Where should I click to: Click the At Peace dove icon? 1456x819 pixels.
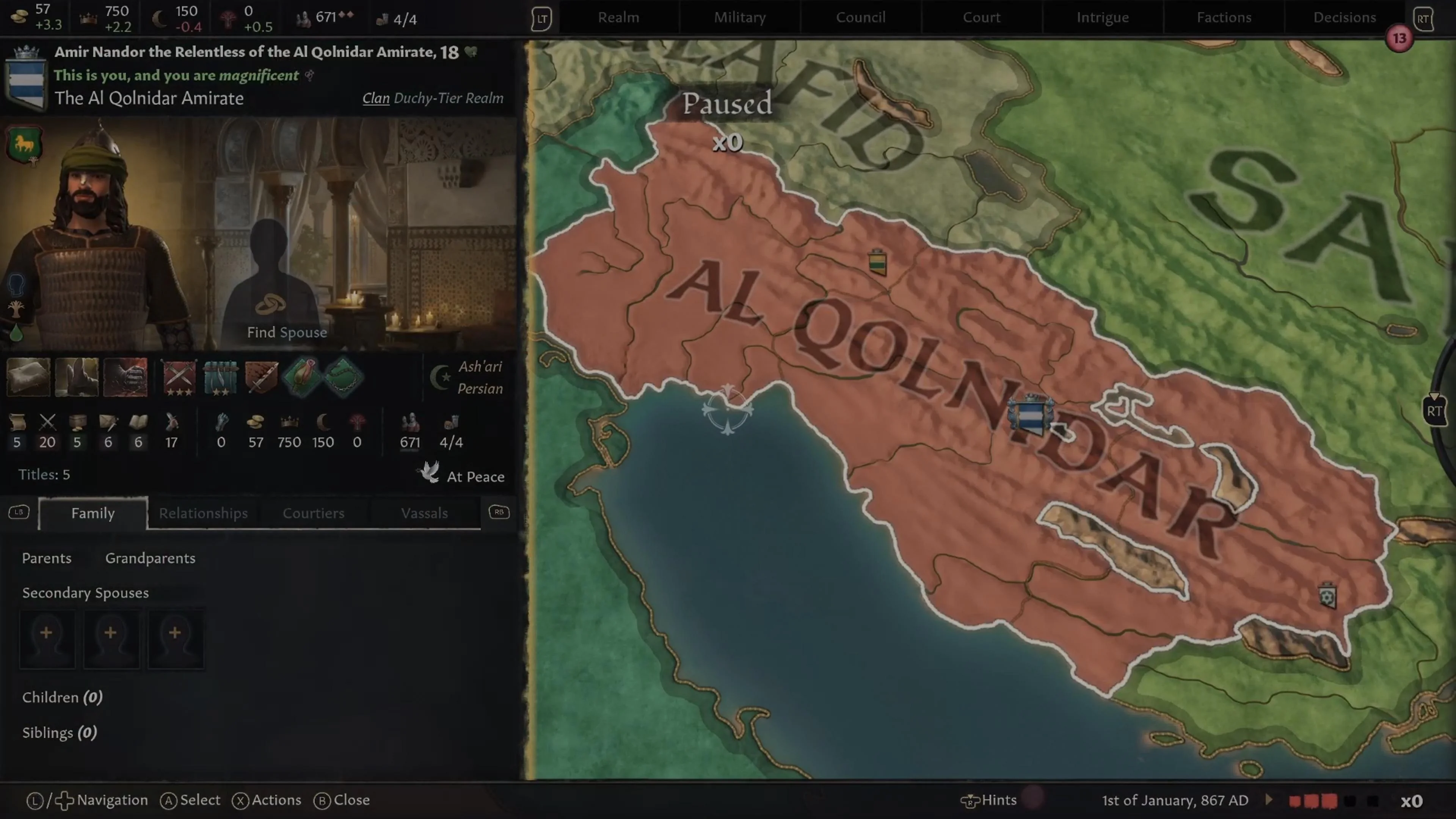click(429, 473)
